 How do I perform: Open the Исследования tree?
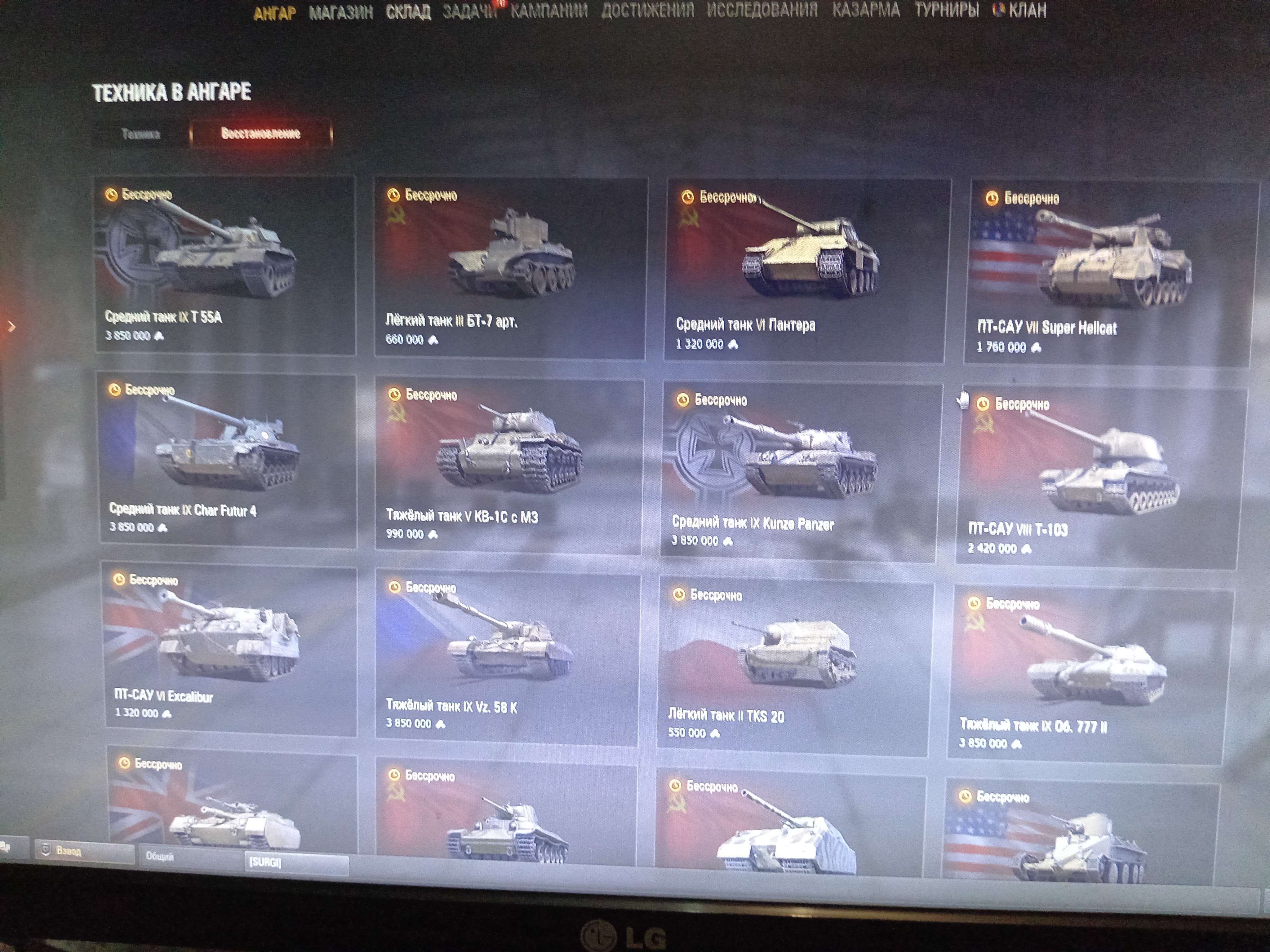pyautogui.click(x=762, y=10)
